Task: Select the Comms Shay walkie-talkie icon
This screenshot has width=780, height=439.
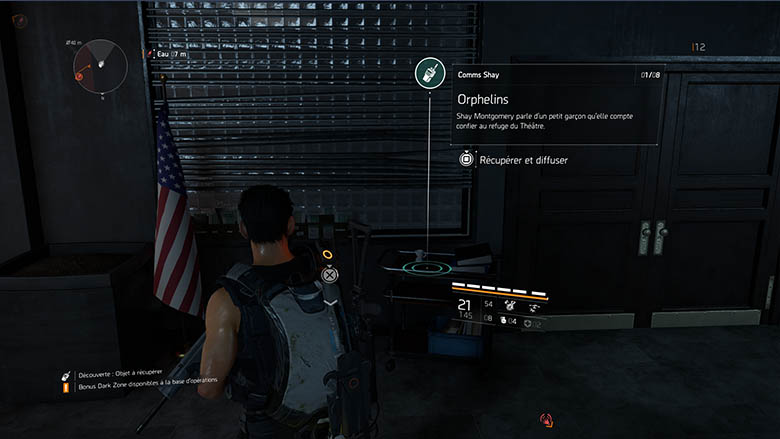Action: [x=429, y=72]
